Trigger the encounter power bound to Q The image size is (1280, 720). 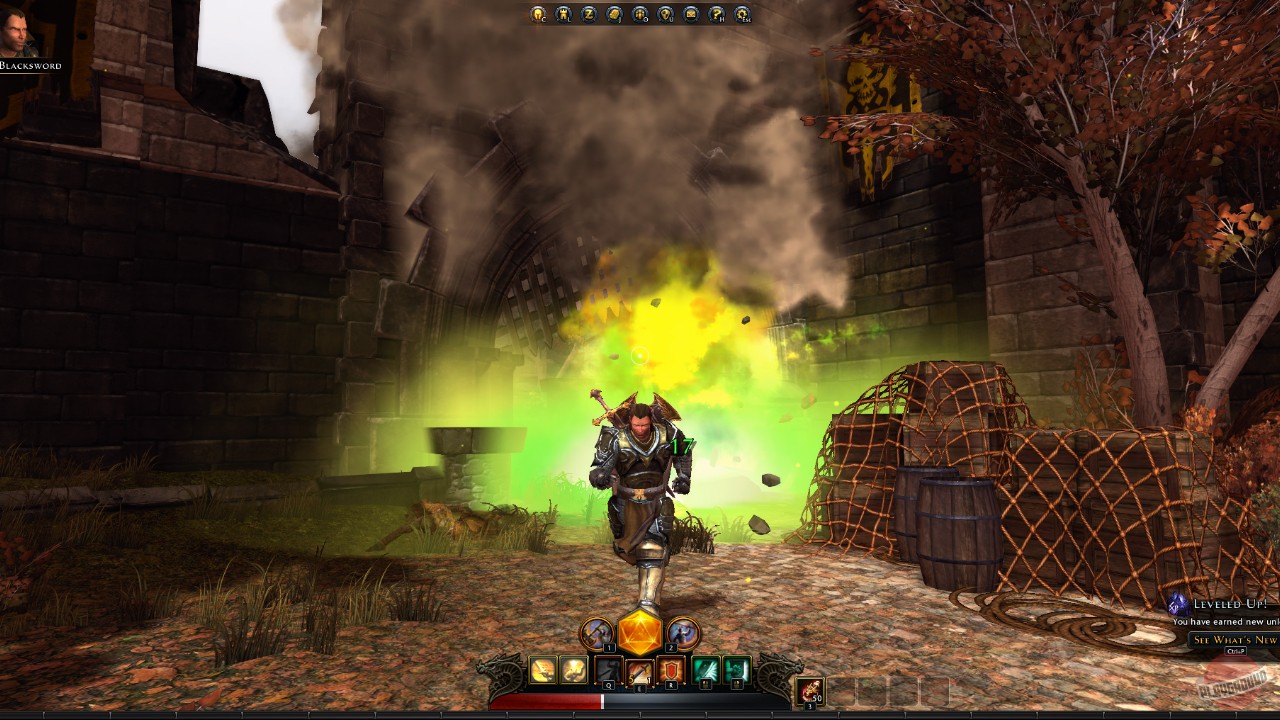coord(608,668)
